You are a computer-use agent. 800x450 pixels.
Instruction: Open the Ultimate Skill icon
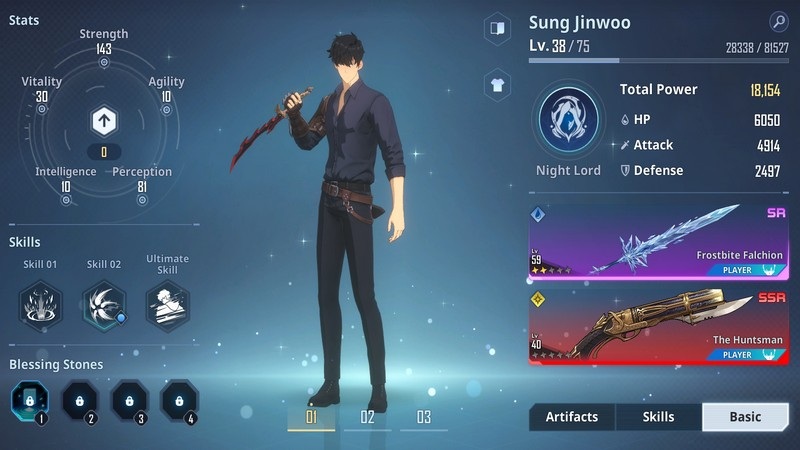167,304
